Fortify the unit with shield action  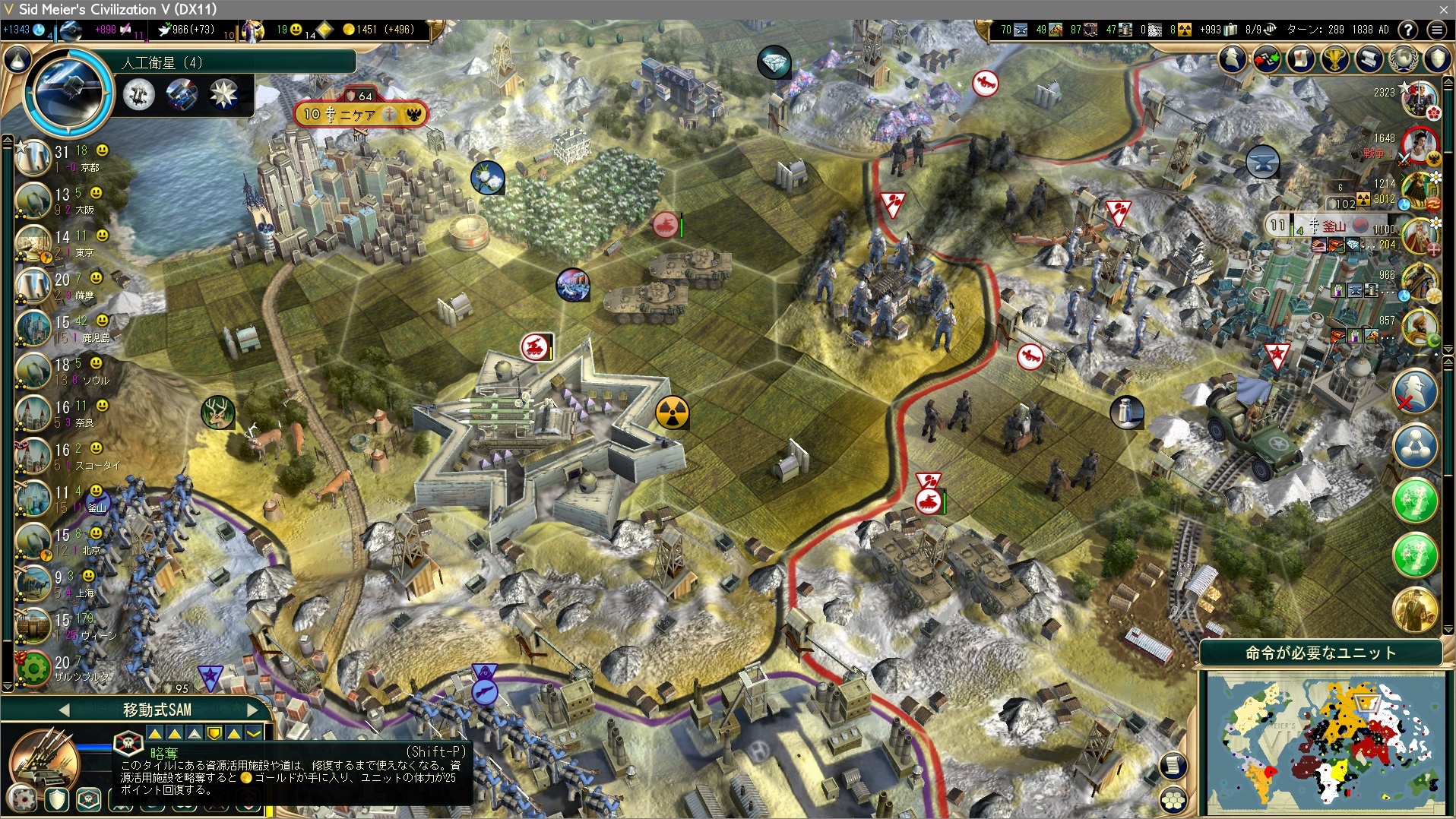(x=57, y=799)
